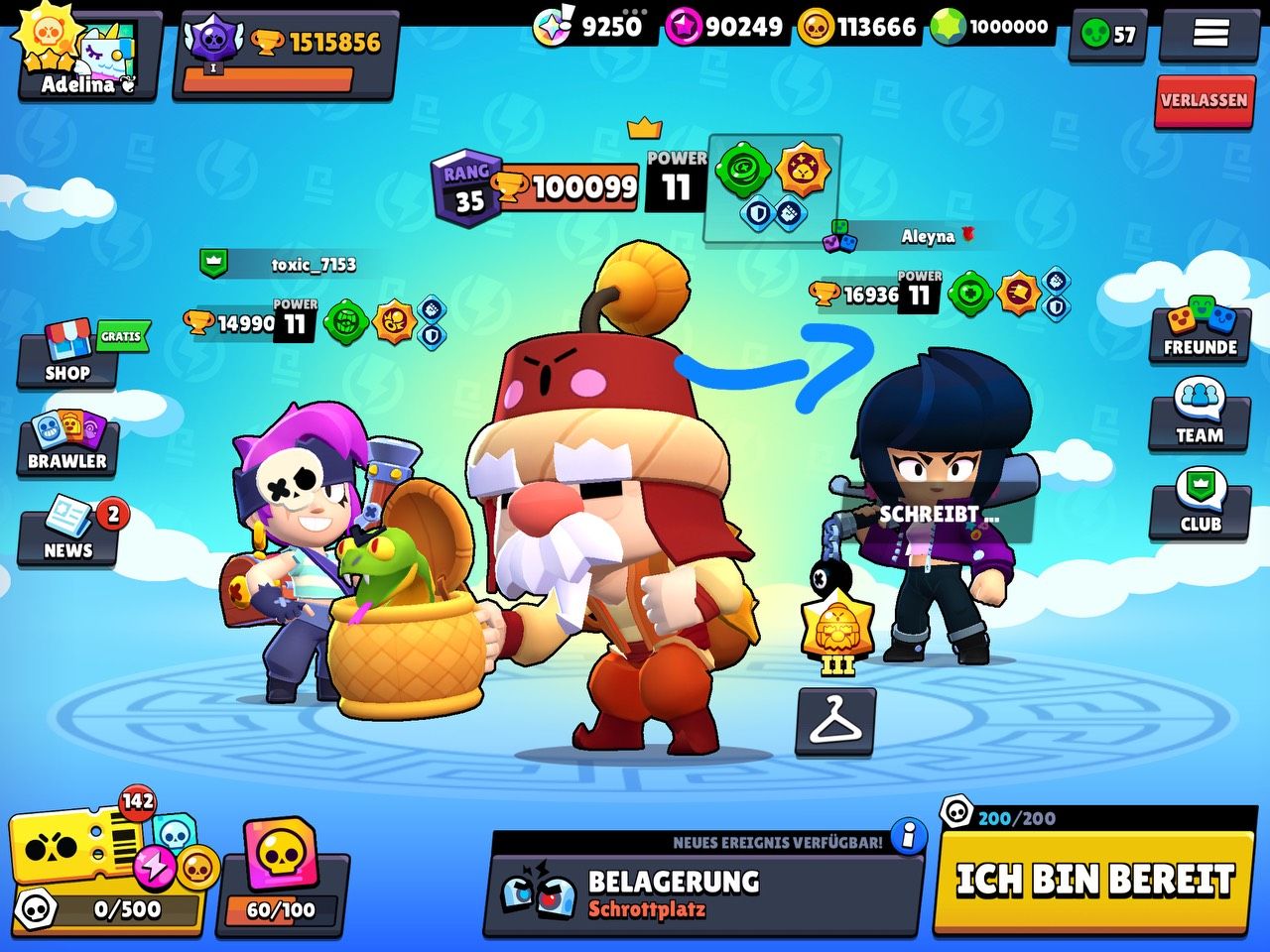The width and height of the screenshot is (1270, 952).
Task: Open the Shop
Action: point(67,355)
